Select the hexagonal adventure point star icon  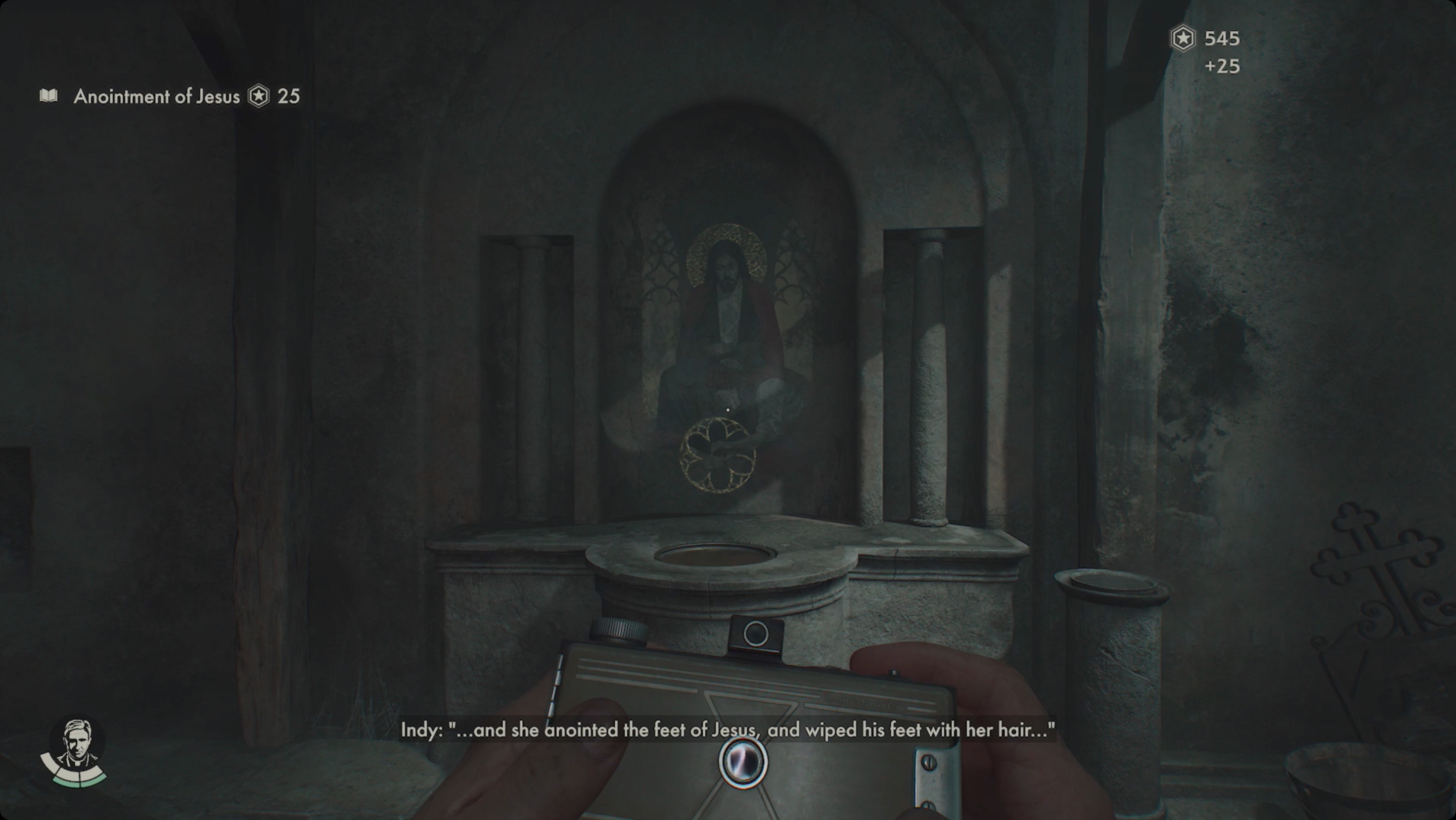click(259, 97)
